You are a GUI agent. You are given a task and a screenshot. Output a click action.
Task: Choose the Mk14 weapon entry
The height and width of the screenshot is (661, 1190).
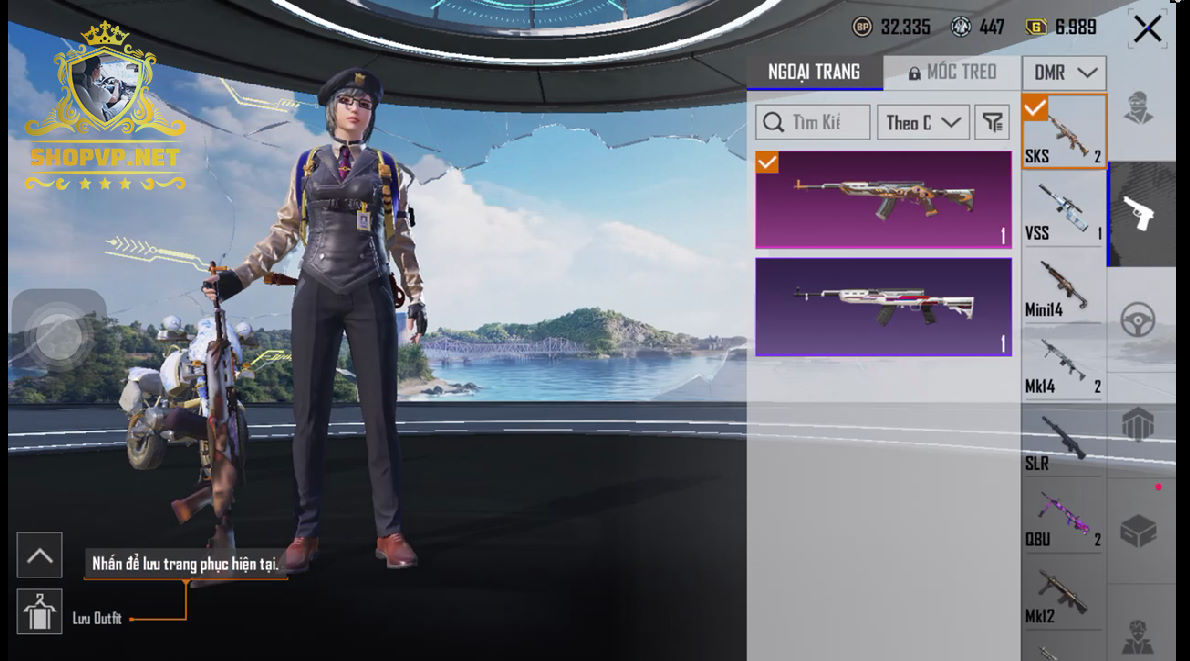coord(1063,363)
